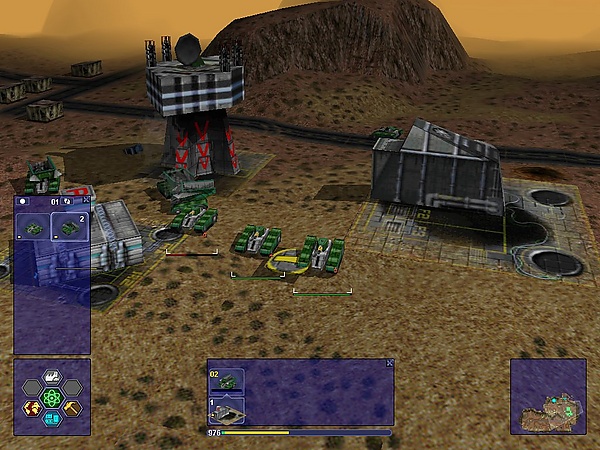Click the white hexagon at the top
Viewport: 600px width, 450px height.
[52, 378]
